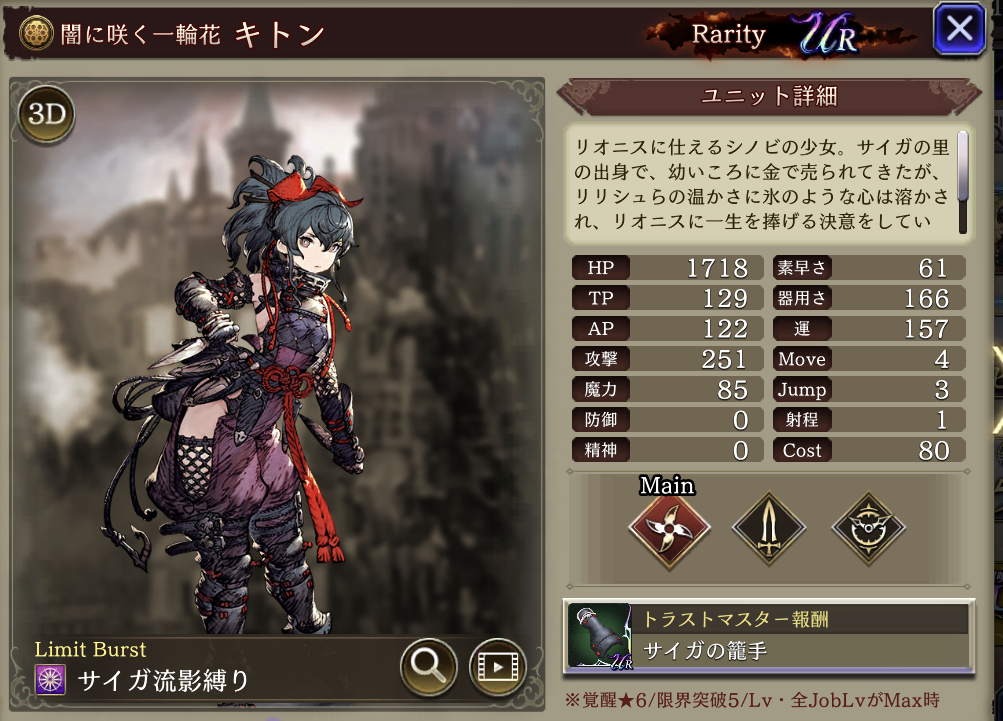1003x721 pixels.
Task: Toggle the 3D model view
Action: [x=46, y=114]
